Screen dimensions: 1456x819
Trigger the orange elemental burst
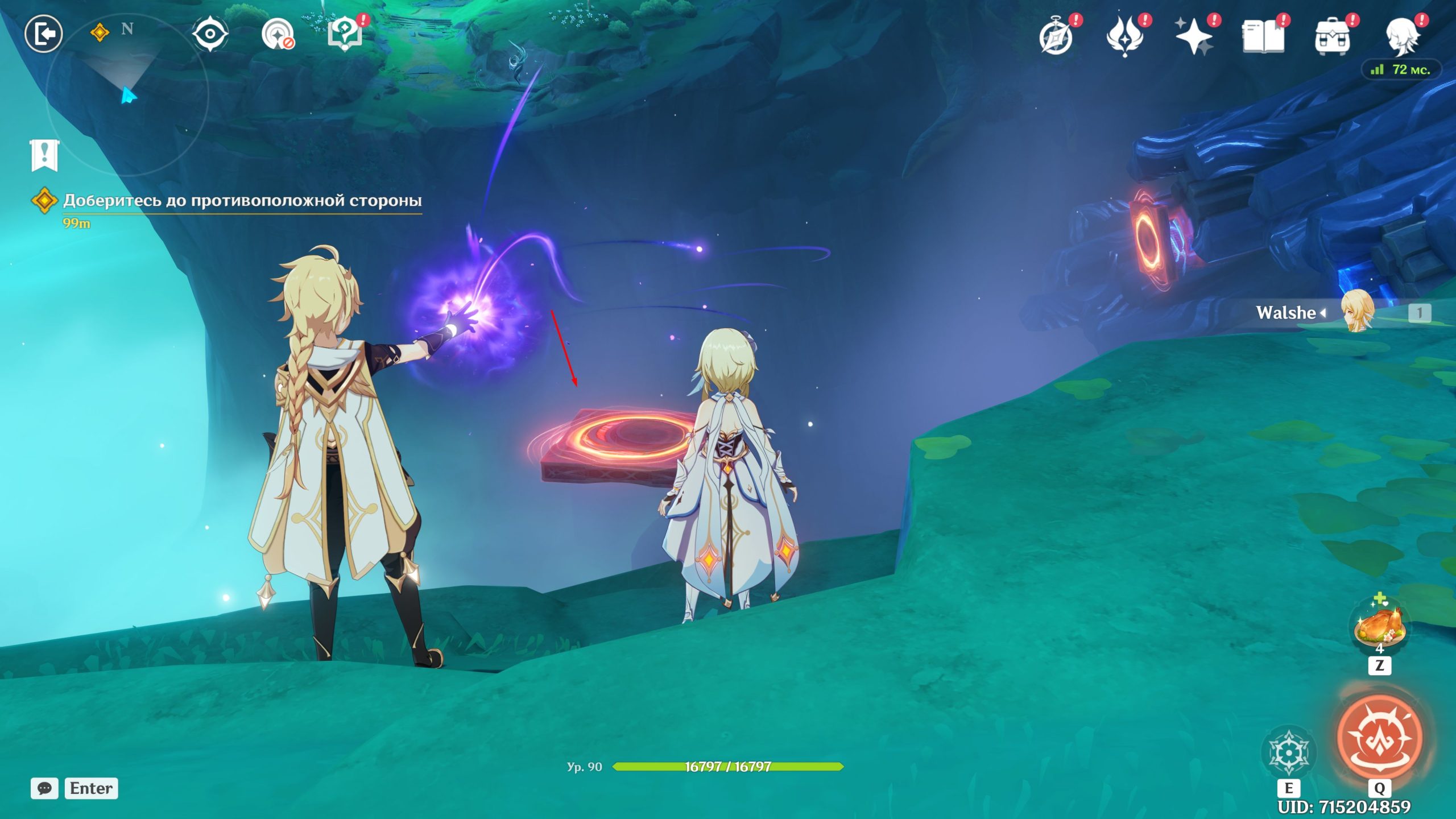pos(1379,738)
